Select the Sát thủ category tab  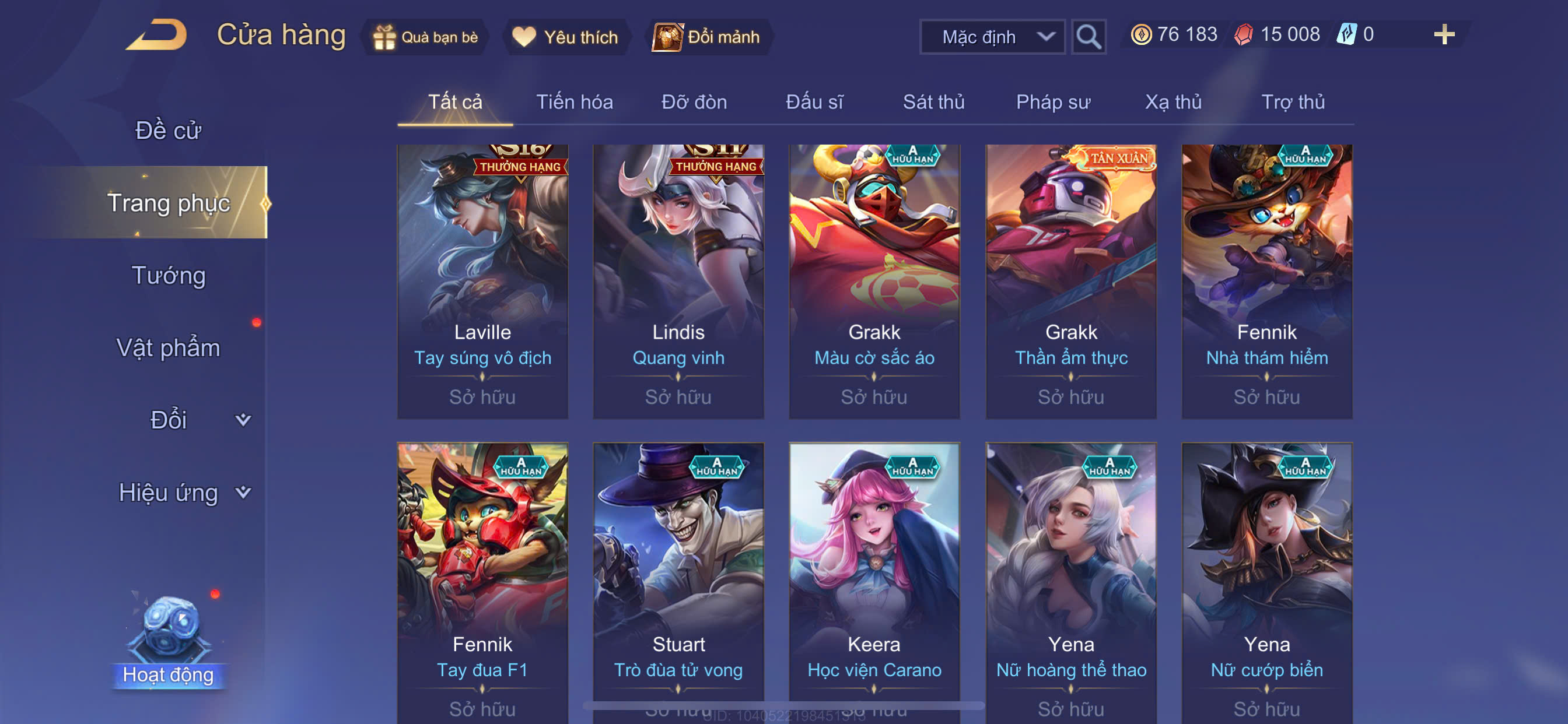[933, 101]
